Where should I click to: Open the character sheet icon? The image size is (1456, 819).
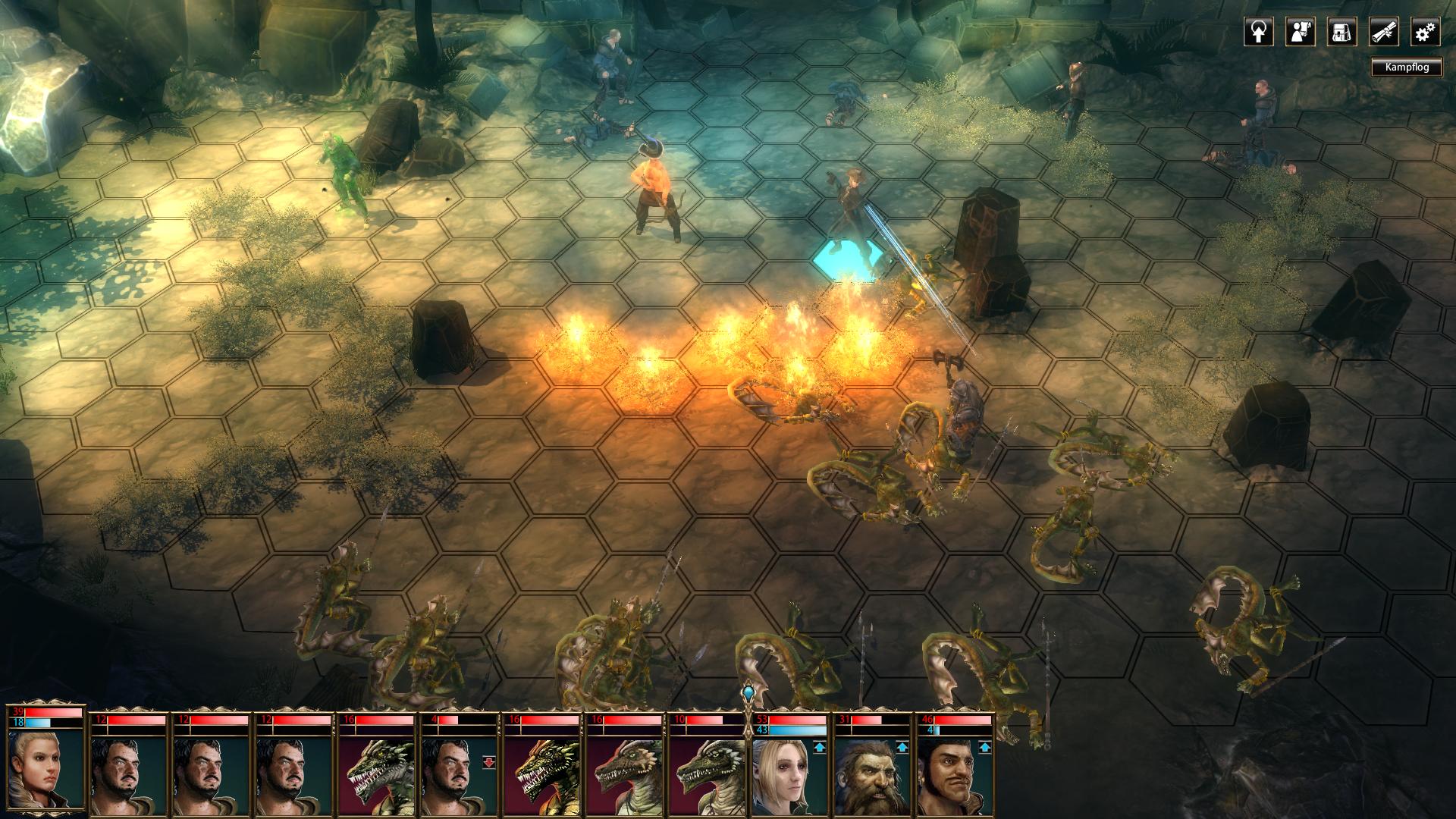pyautogui.click(x=1300, y=33)
